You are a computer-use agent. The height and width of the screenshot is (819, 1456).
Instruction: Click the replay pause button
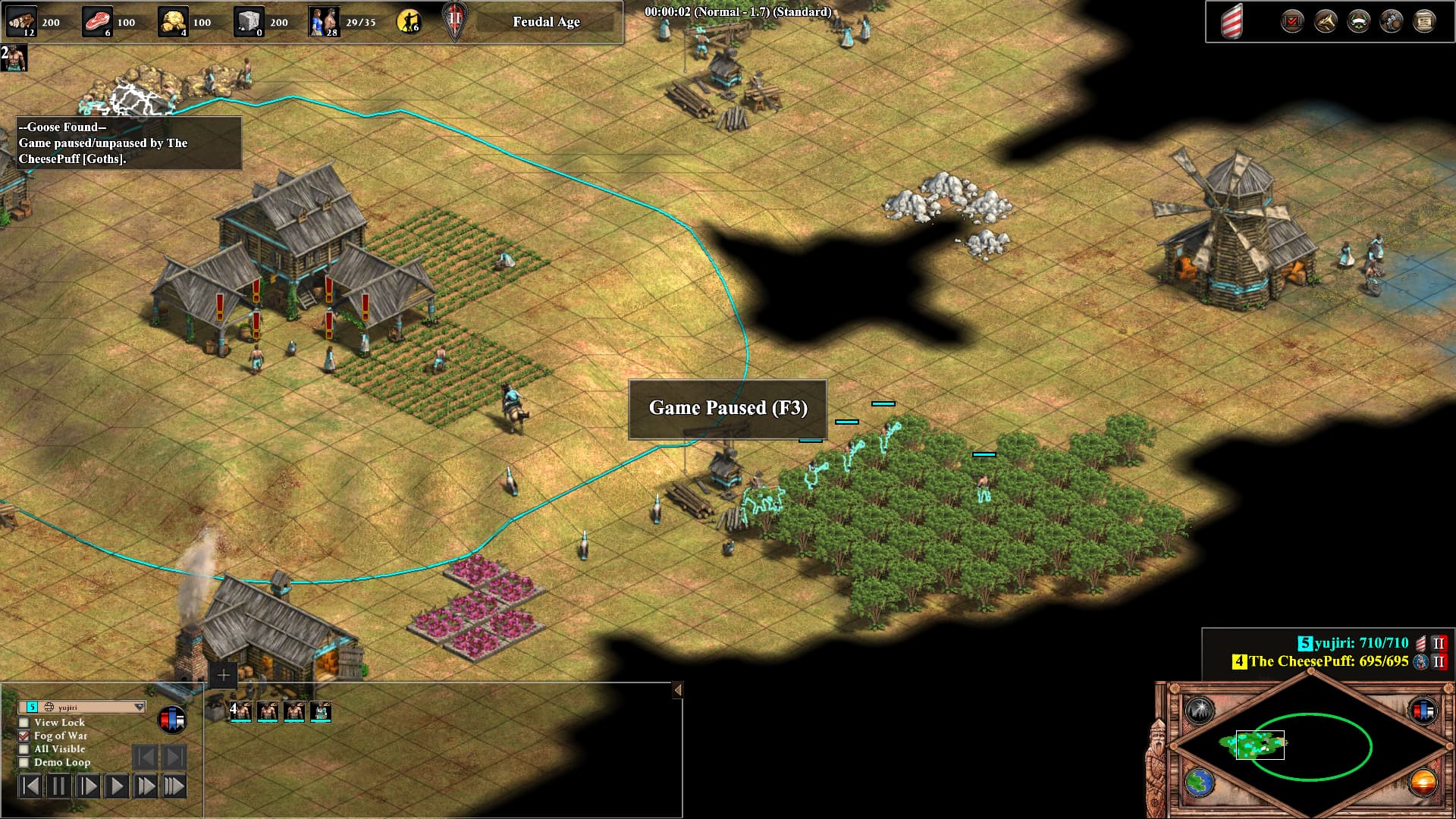pyautogui.click(x=58, y=786)
